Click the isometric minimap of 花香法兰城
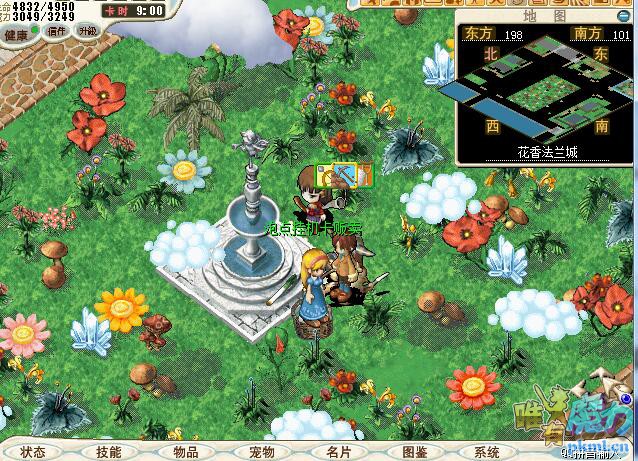638x461 pixels. coord(545,92)
